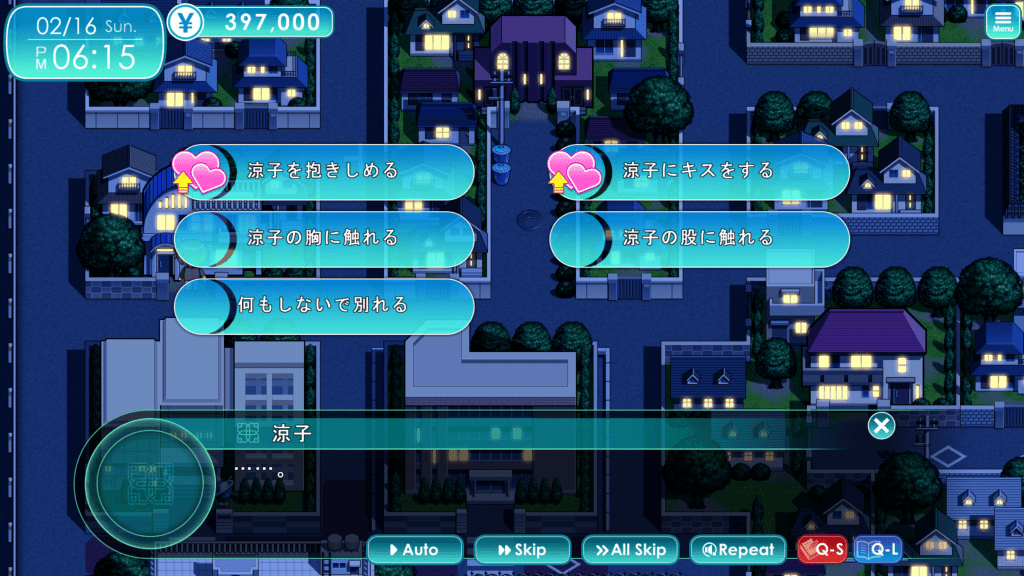Viewport: 1024px width, 576px height.
Task: Replay voice with Repeat button
Action: [x=738, y=550]
